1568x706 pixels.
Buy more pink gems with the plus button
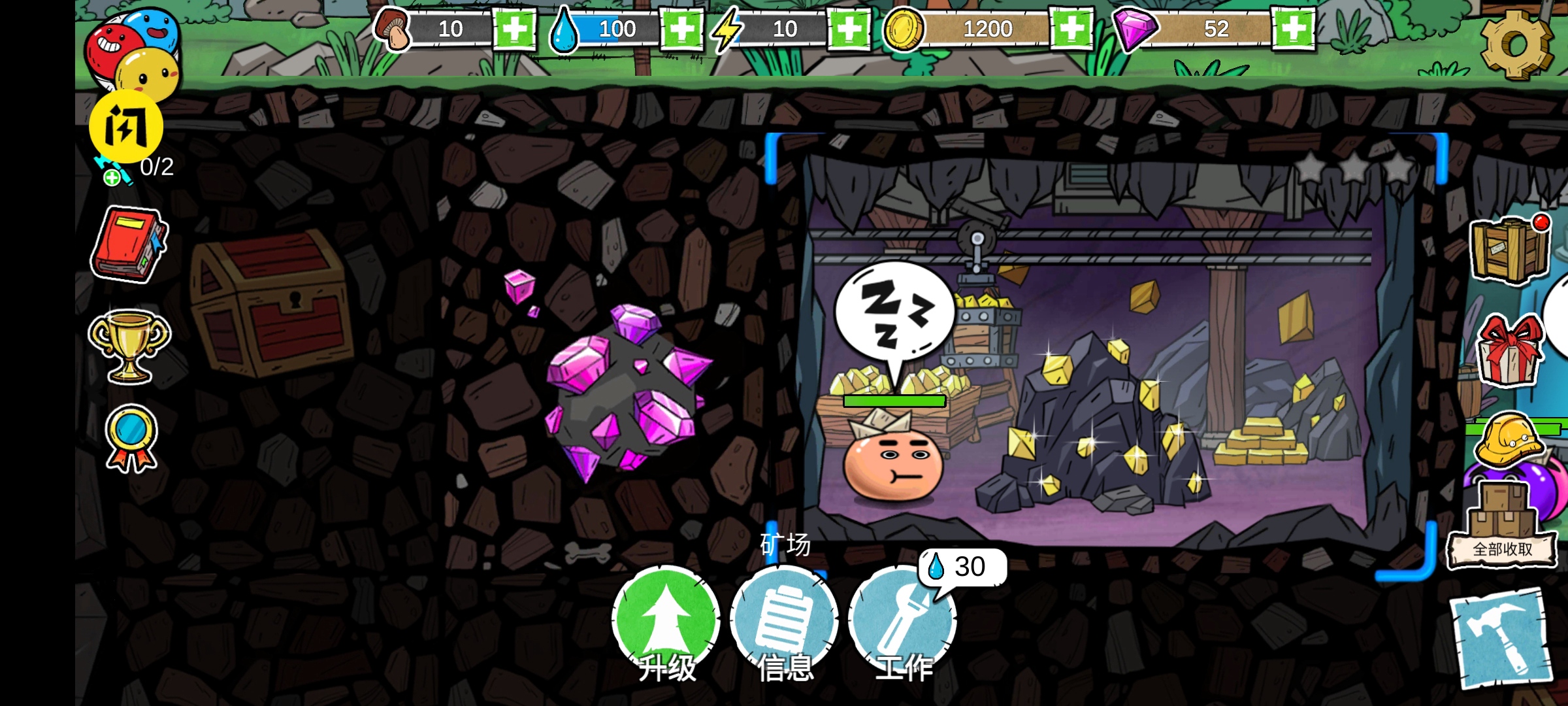[x=1293, y=29]
